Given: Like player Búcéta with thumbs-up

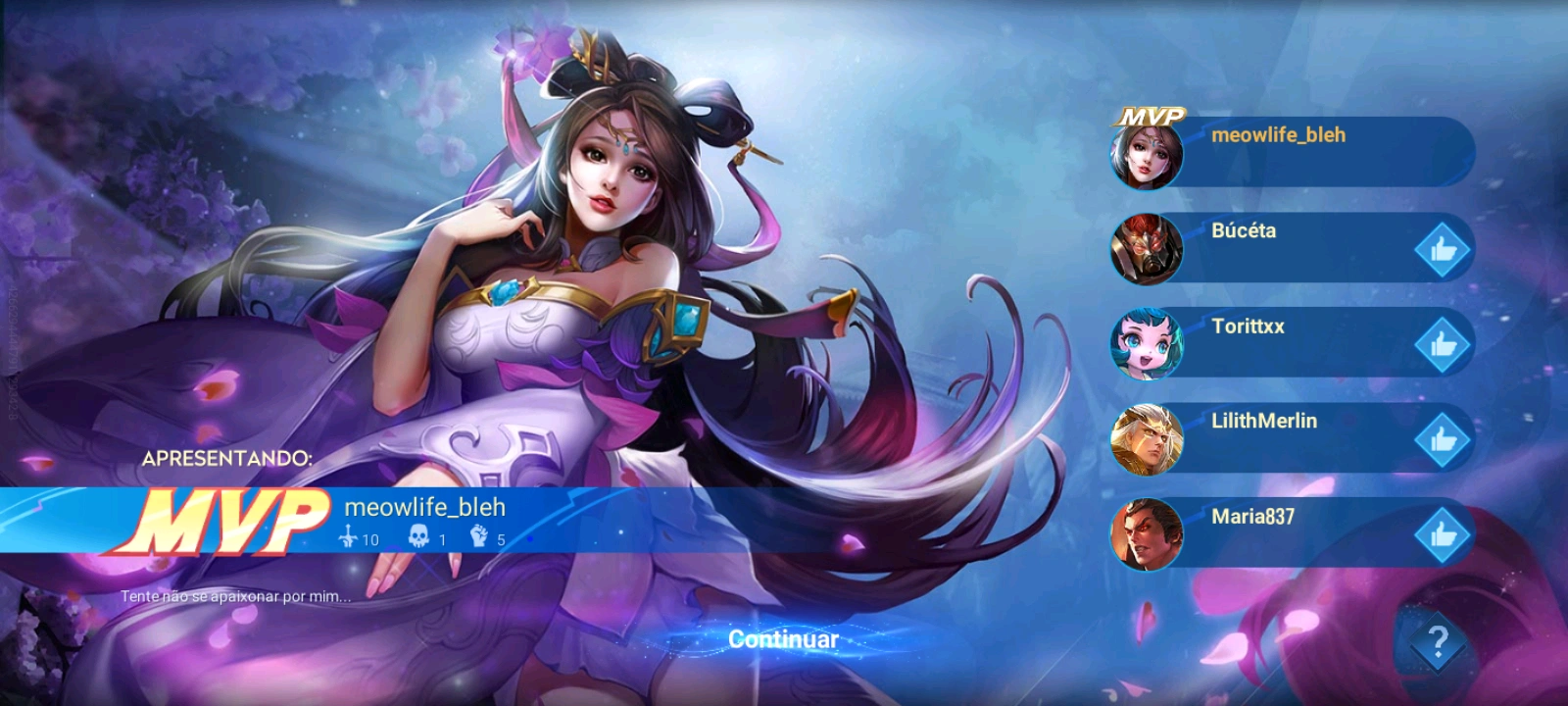Looking at the screenshot, I should coord(1442,251).
